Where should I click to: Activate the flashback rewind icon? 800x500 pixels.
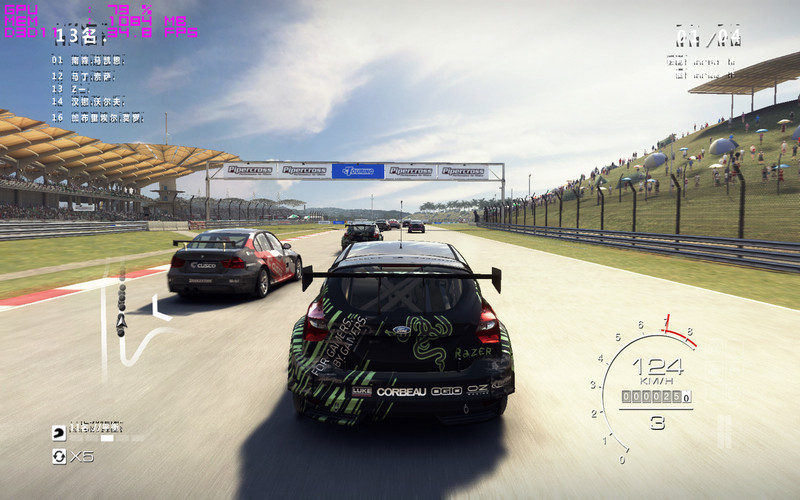coord(60,456)
